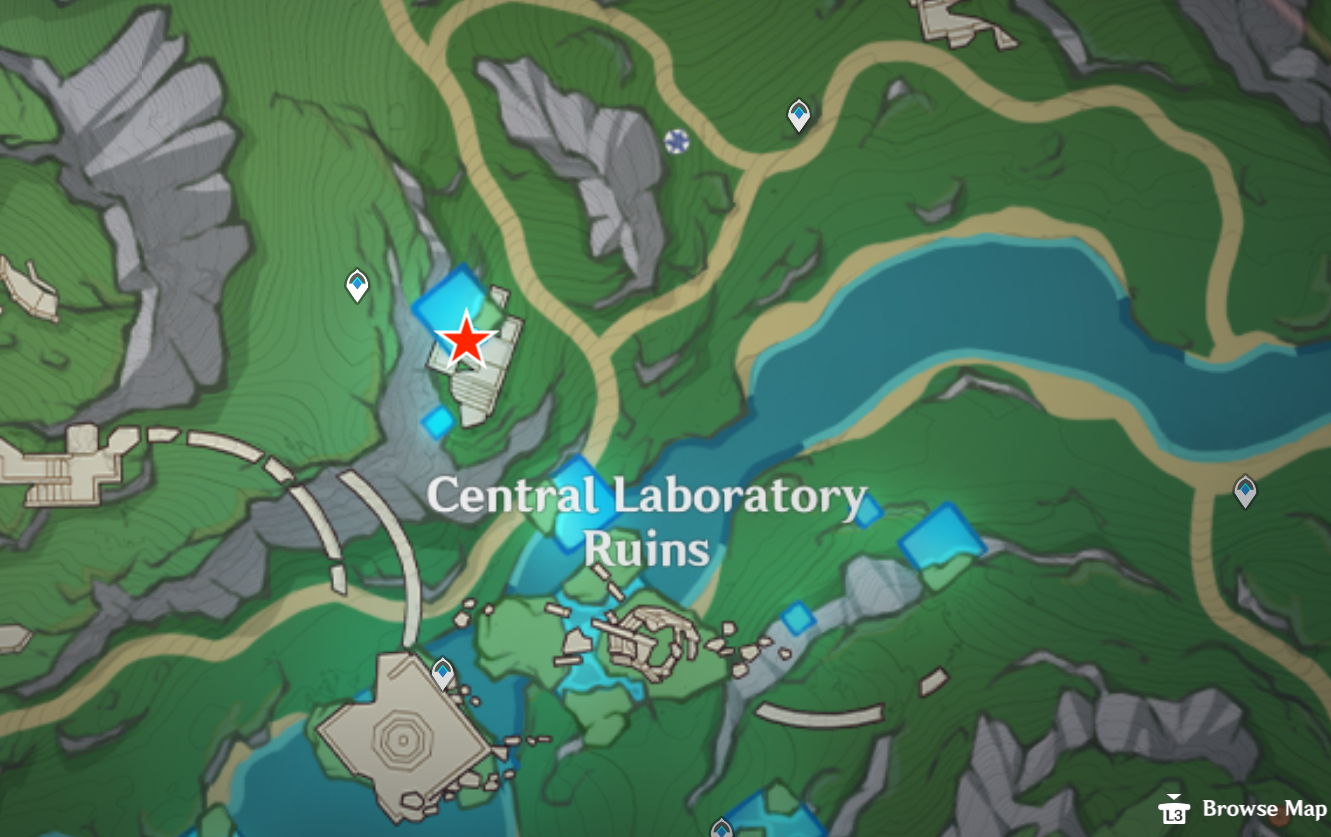This screenshot has width=1331, height=837.
Task: Select the teleport waypoint west of the laboratory
Action: (x=358, y=285)
